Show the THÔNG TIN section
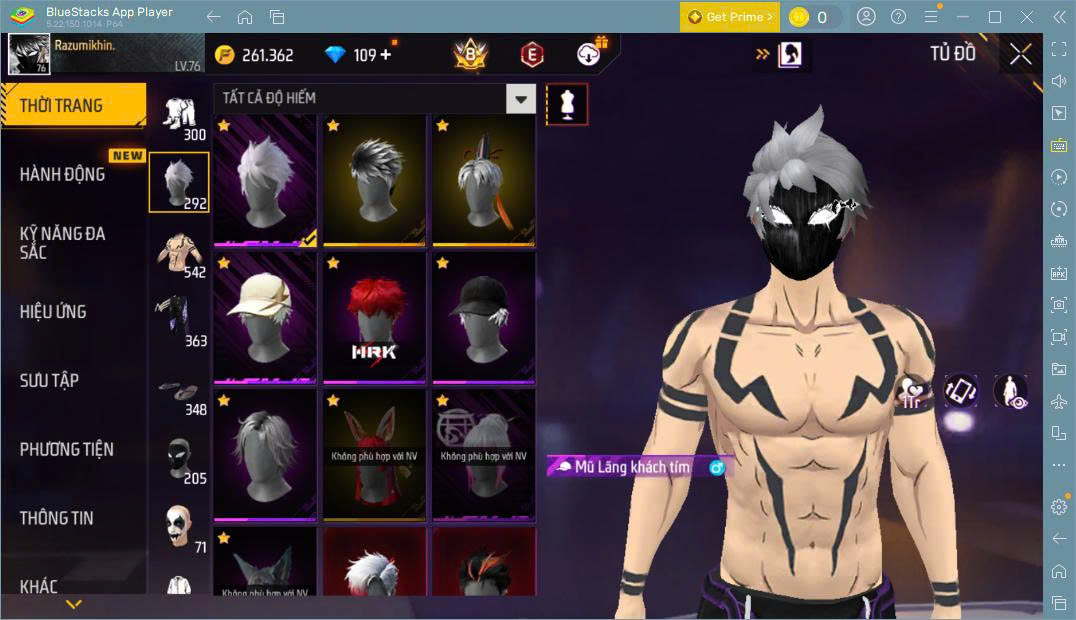 click(57, 517)
